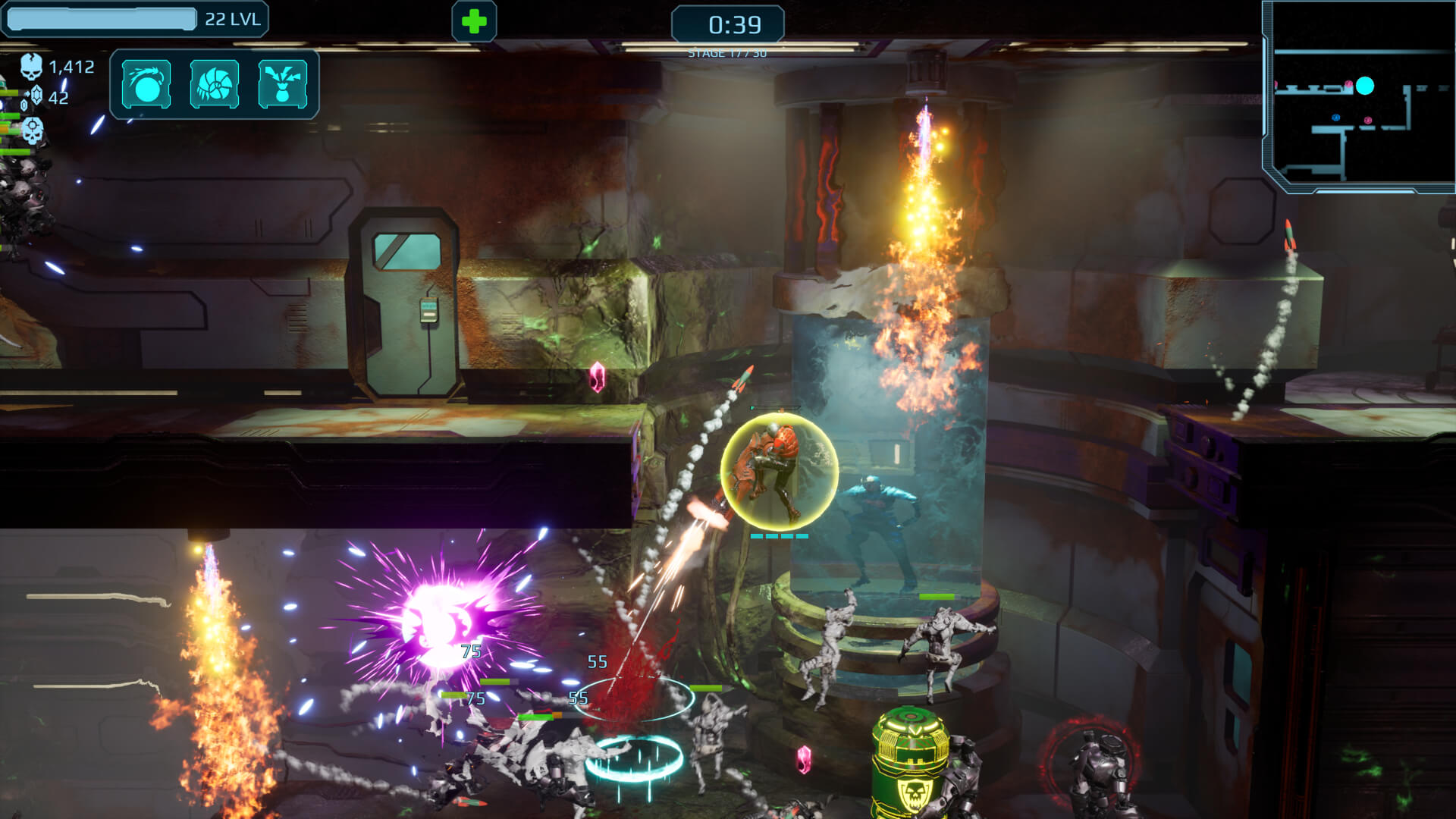The image size is (1456, 819).
Task: Click the small hexagon gem icon below 42
Action: point(24,106)
